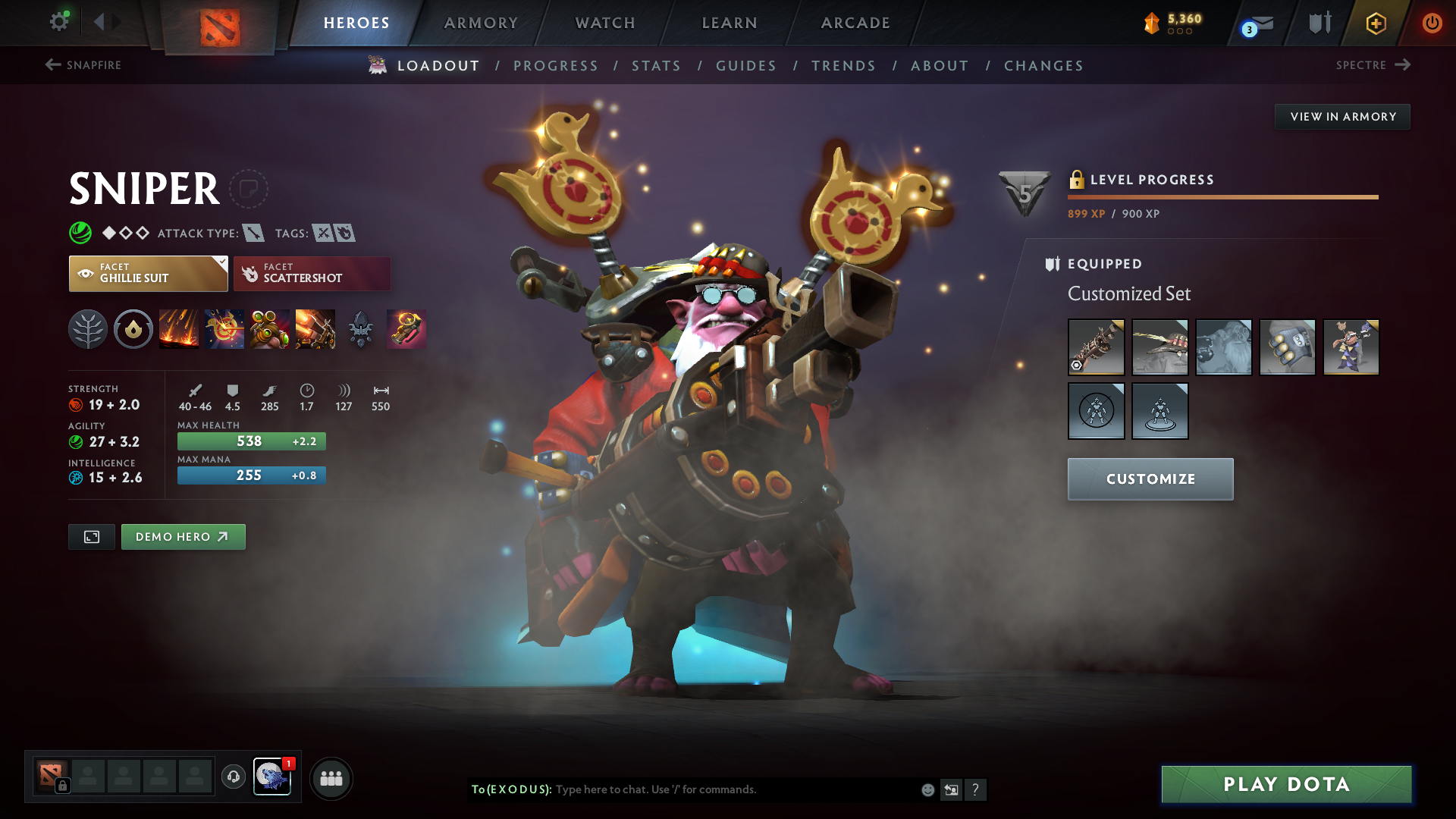Viewport: 1456px width, 819px height.
Task: Click the Customize button
Action: click(x=1150, y=479)
